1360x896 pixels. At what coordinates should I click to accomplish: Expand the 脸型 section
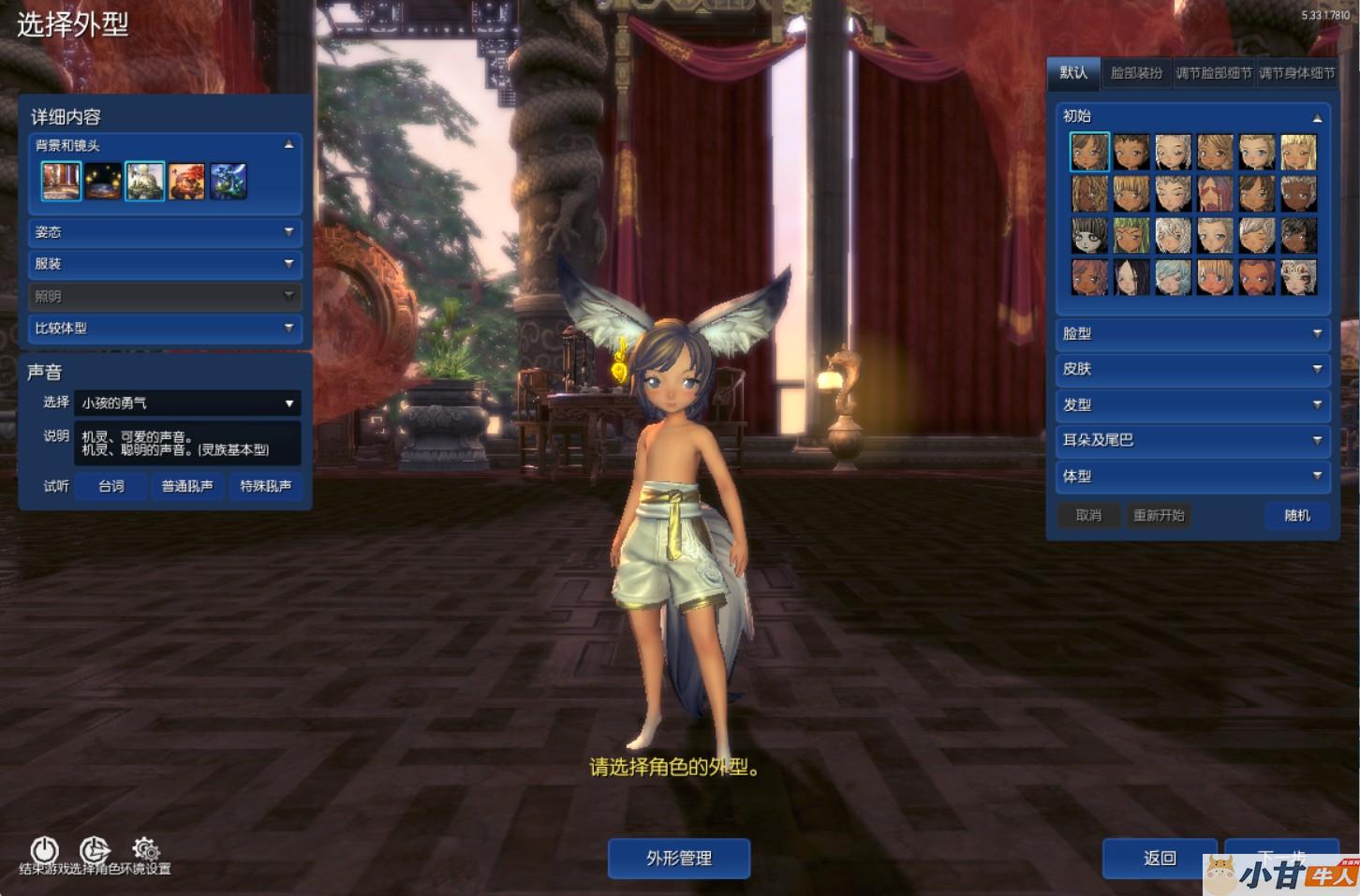click(x=1191, y=333)
